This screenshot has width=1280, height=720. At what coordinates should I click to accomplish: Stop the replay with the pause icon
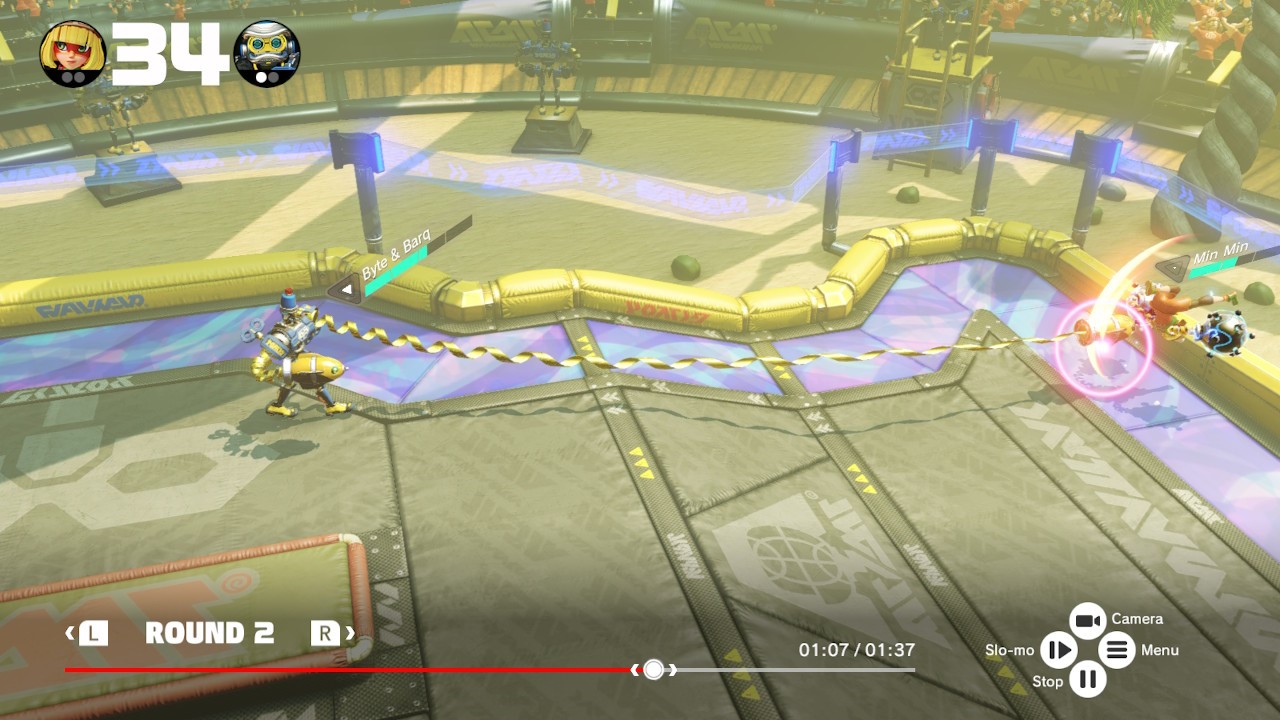coord(1088,681)
